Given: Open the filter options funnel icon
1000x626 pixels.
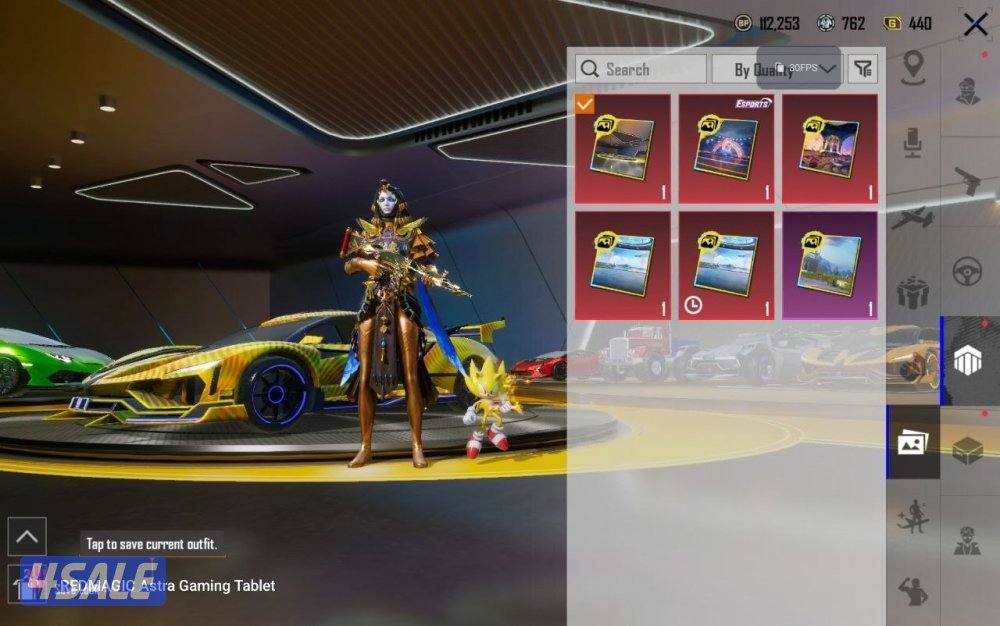Looking at the screenshot, I should [863, 69].
